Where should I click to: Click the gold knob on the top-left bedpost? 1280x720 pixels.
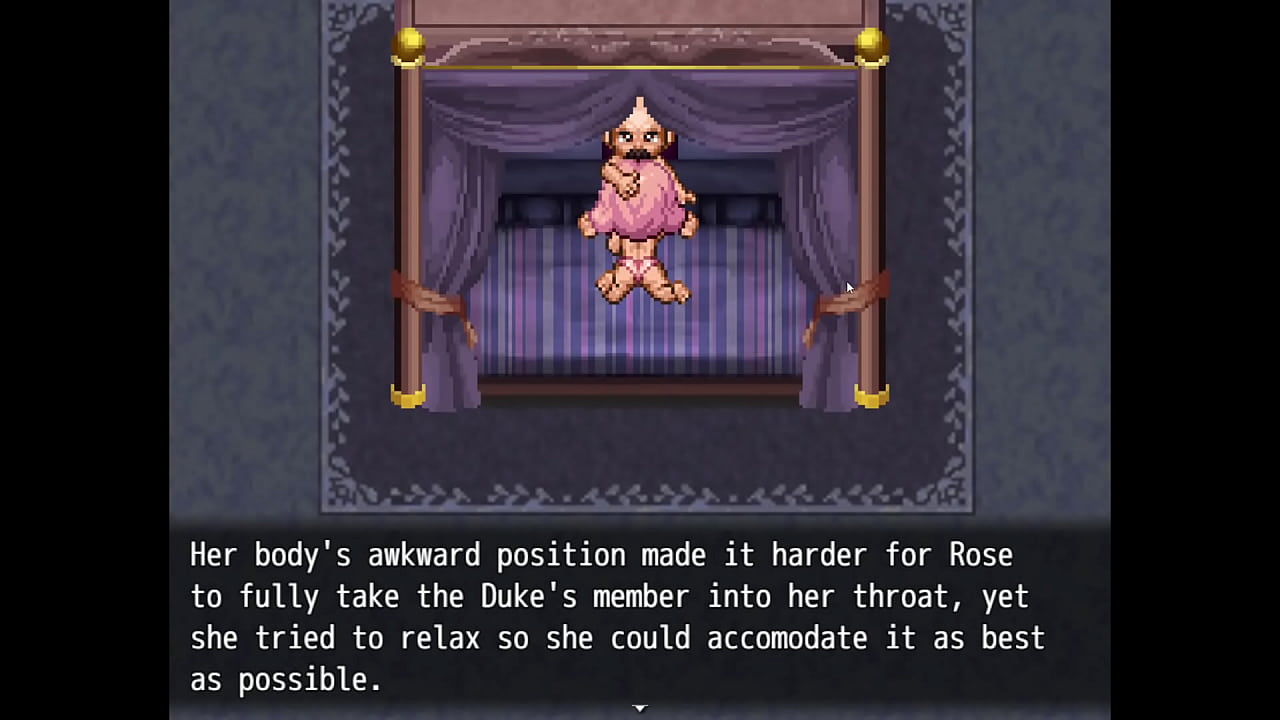[410, 42]
